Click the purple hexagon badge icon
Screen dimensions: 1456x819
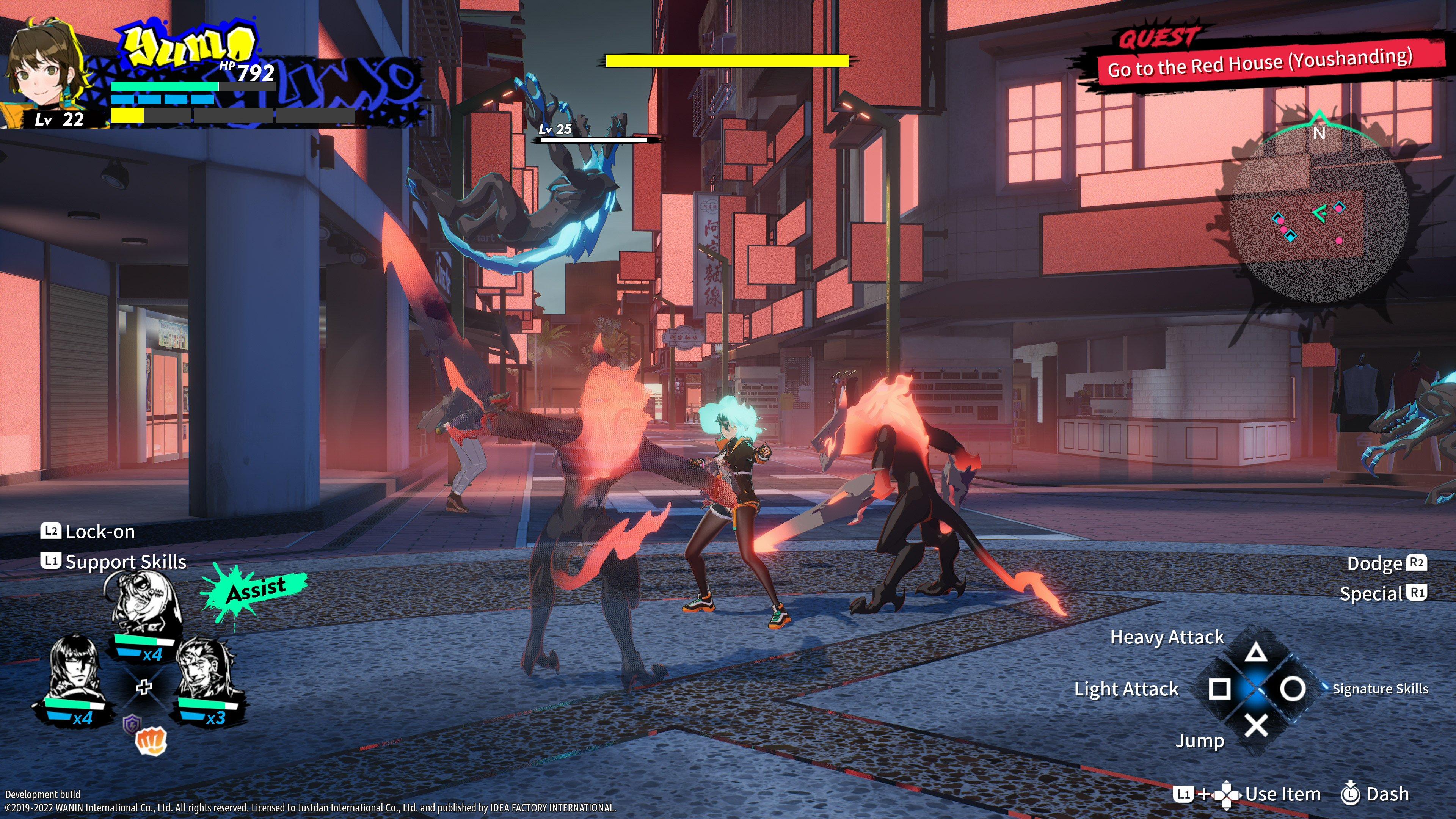pyautogui.click(x=132, y=723)
